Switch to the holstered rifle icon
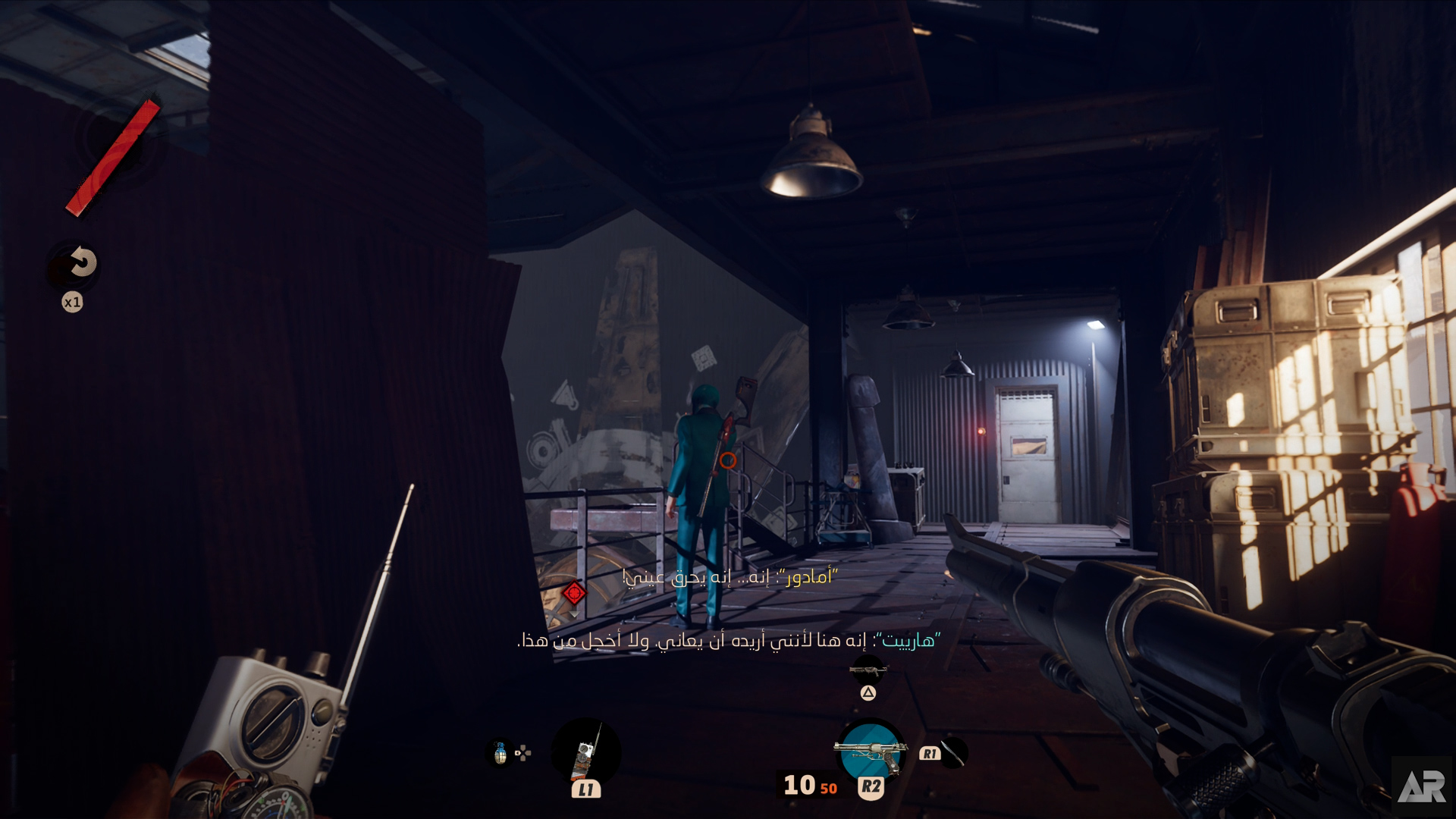Viewport: 1456px width, 819px height. click(868, 670)
